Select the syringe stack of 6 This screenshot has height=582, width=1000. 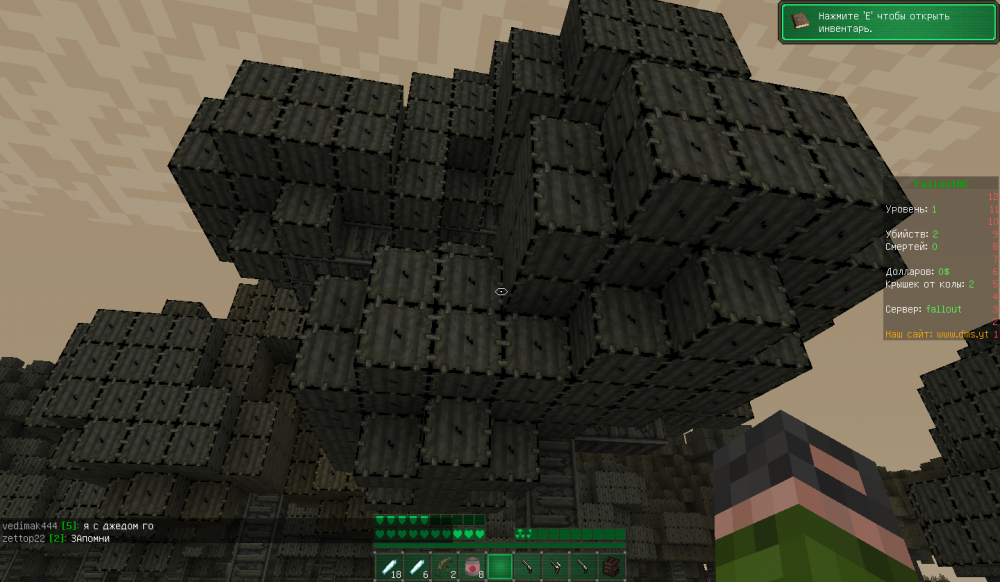click(416, 567)
